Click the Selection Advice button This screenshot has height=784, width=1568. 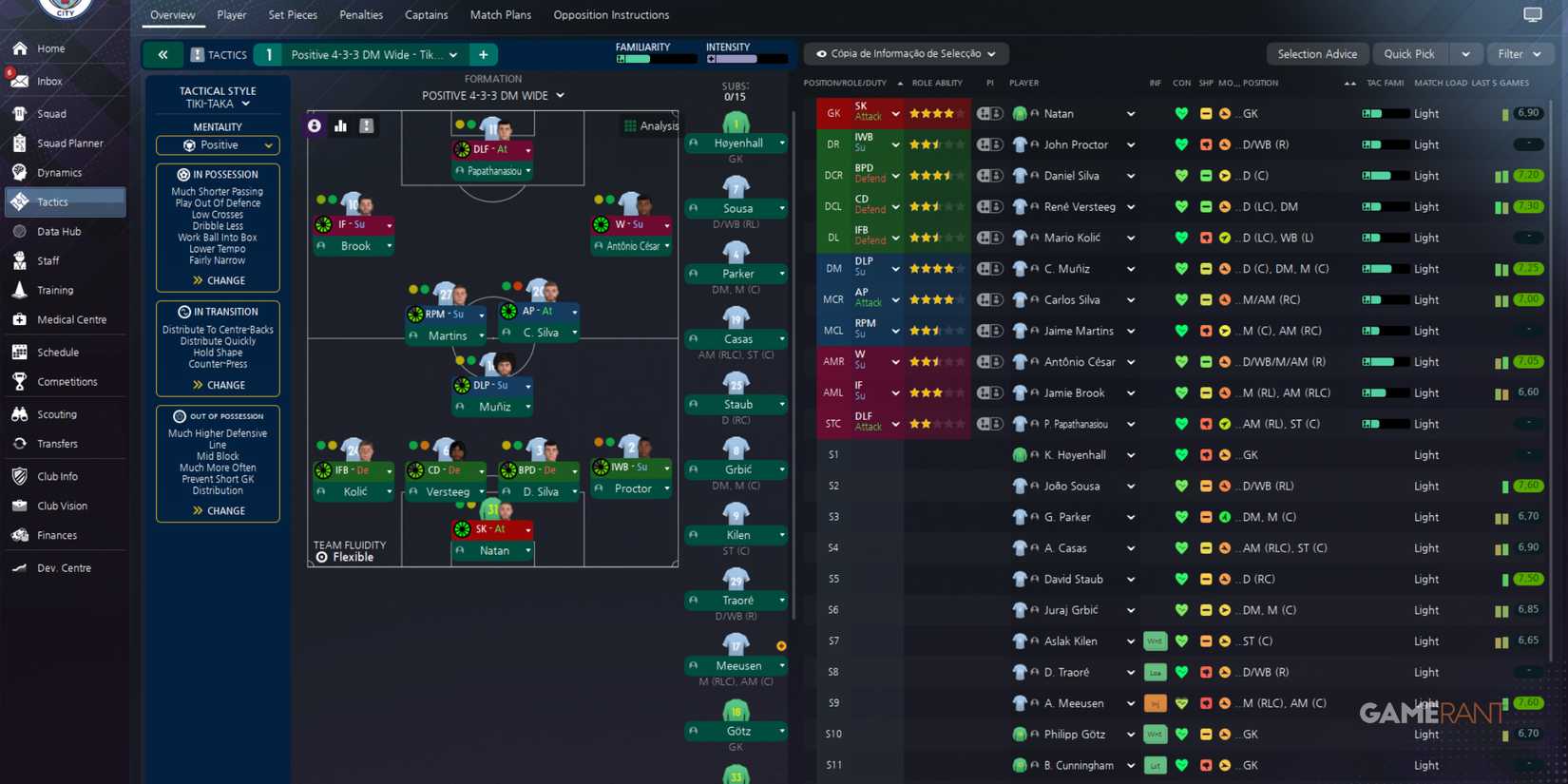[1317, 53]
